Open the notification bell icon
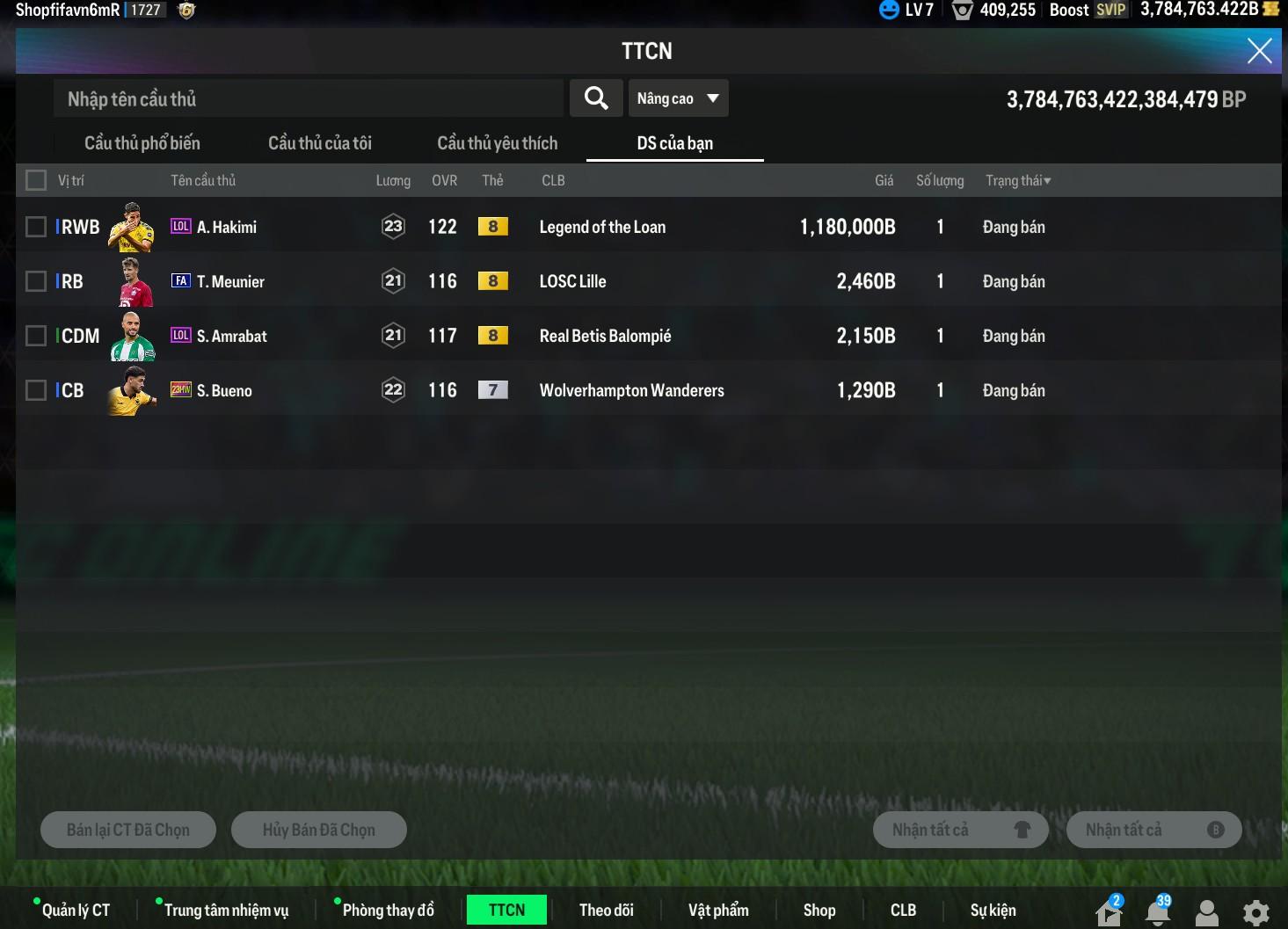1288x929 pixels. coord(1158,912)
